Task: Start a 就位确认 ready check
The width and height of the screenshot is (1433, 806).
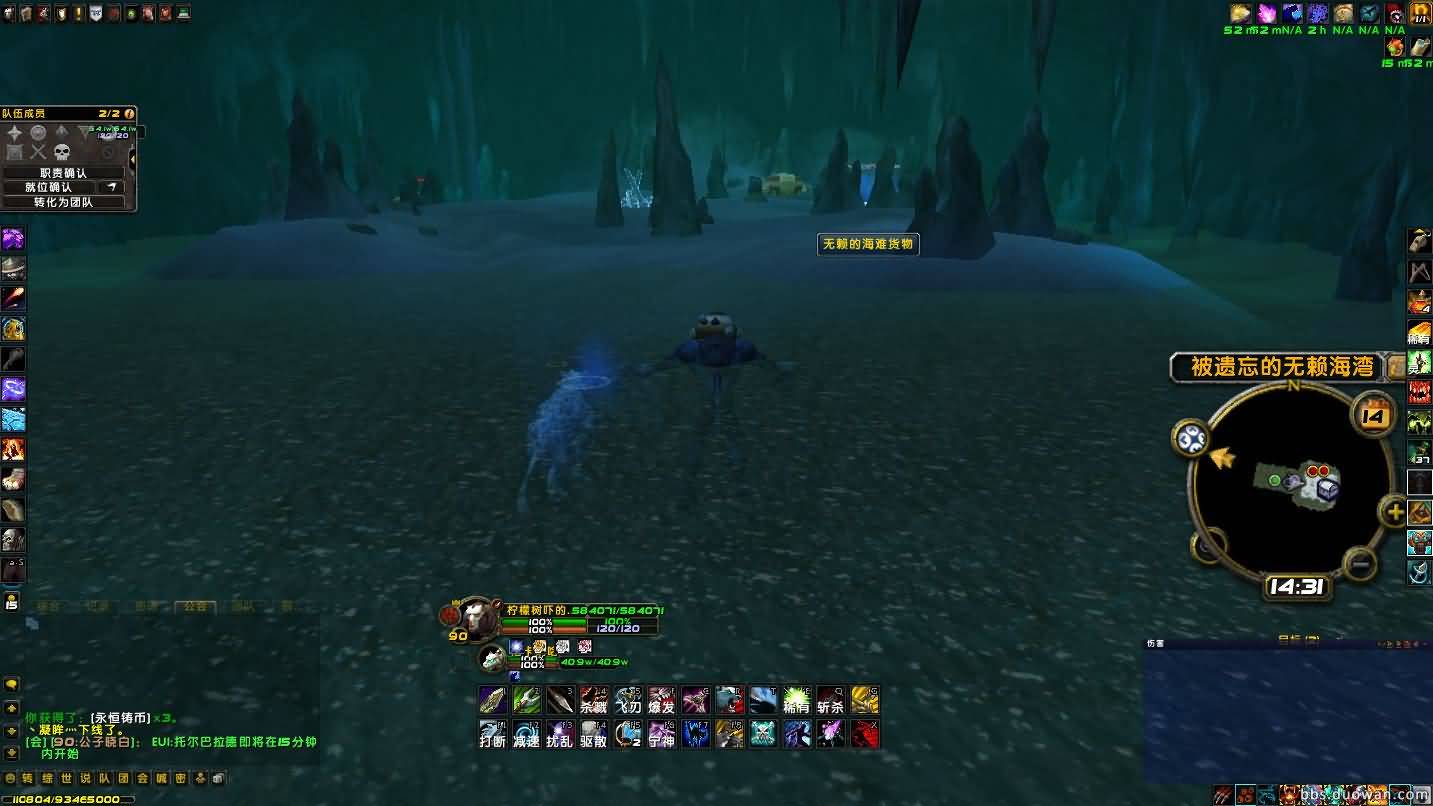Action: click(x=49, y=187)
